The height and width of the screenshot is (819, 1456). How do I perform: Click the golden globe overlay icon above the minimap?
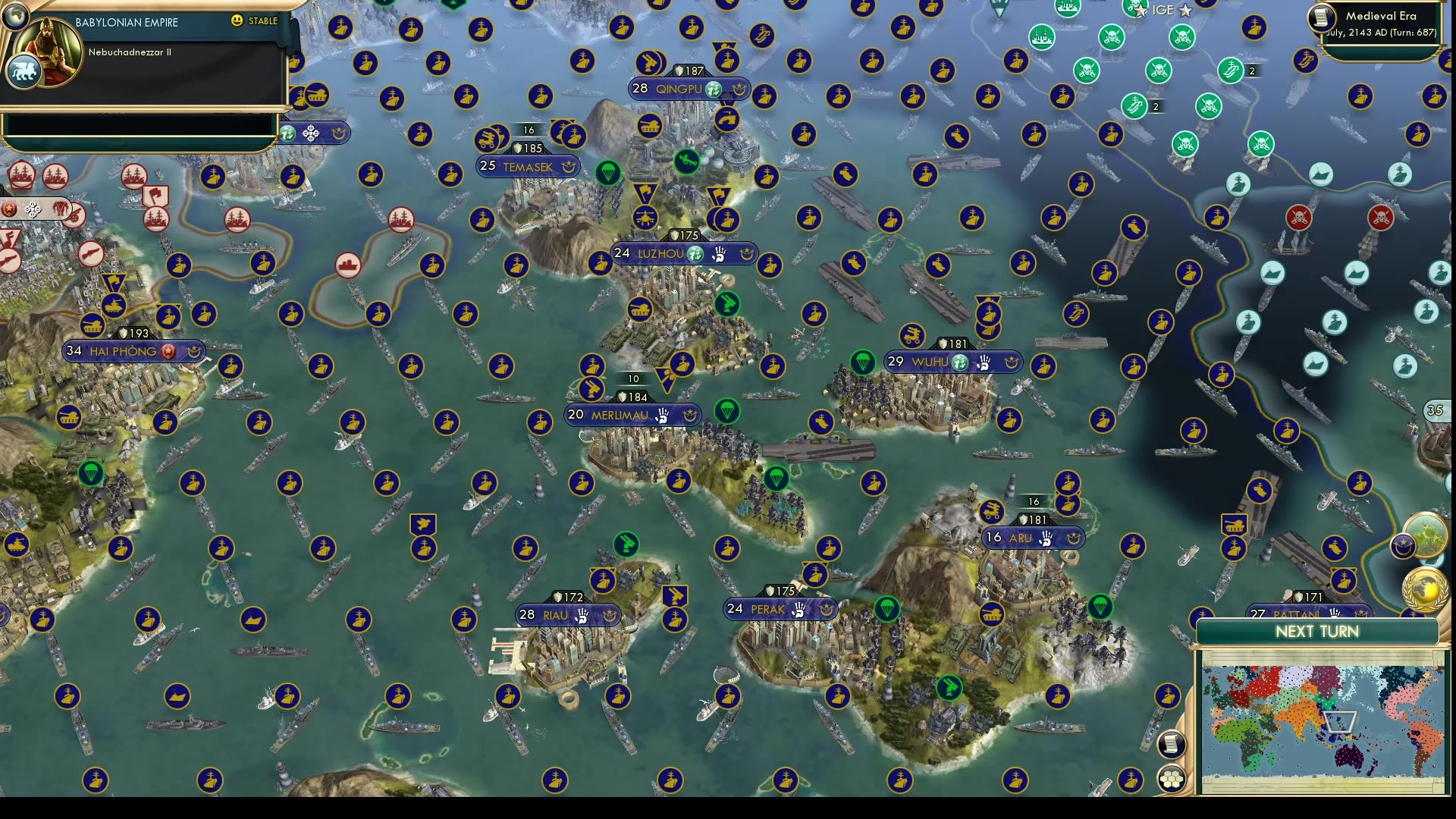(x=1423, y=588)
